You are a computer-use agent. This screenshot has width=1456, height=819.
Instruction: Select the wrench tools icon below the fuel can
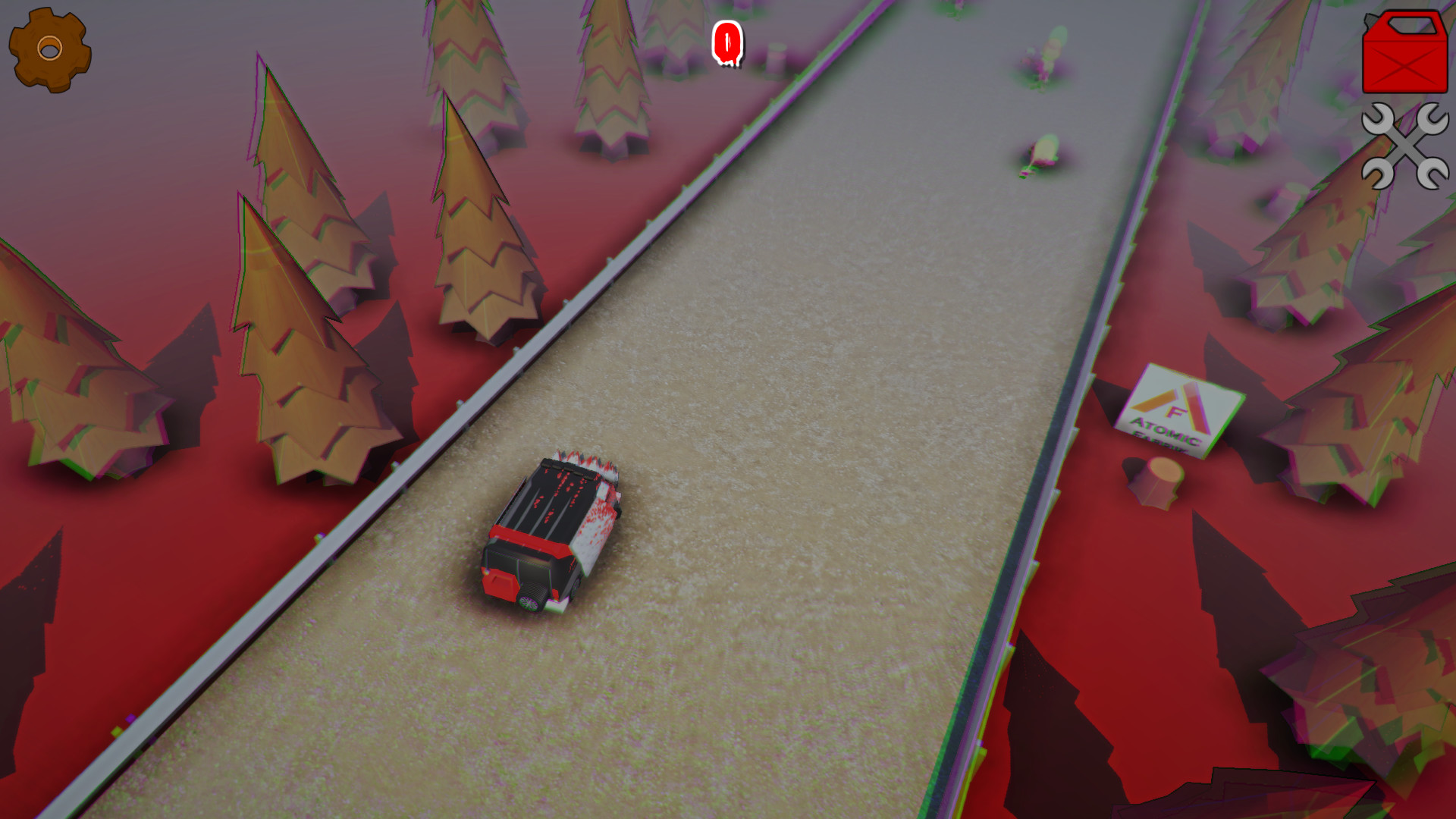pos(1404,149)
